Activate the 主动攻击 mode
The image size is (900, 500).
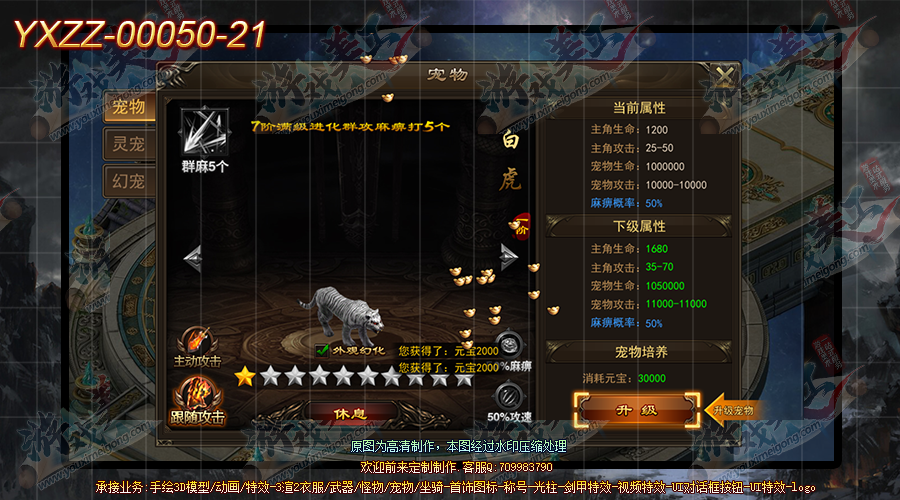(x=197, y=342)
